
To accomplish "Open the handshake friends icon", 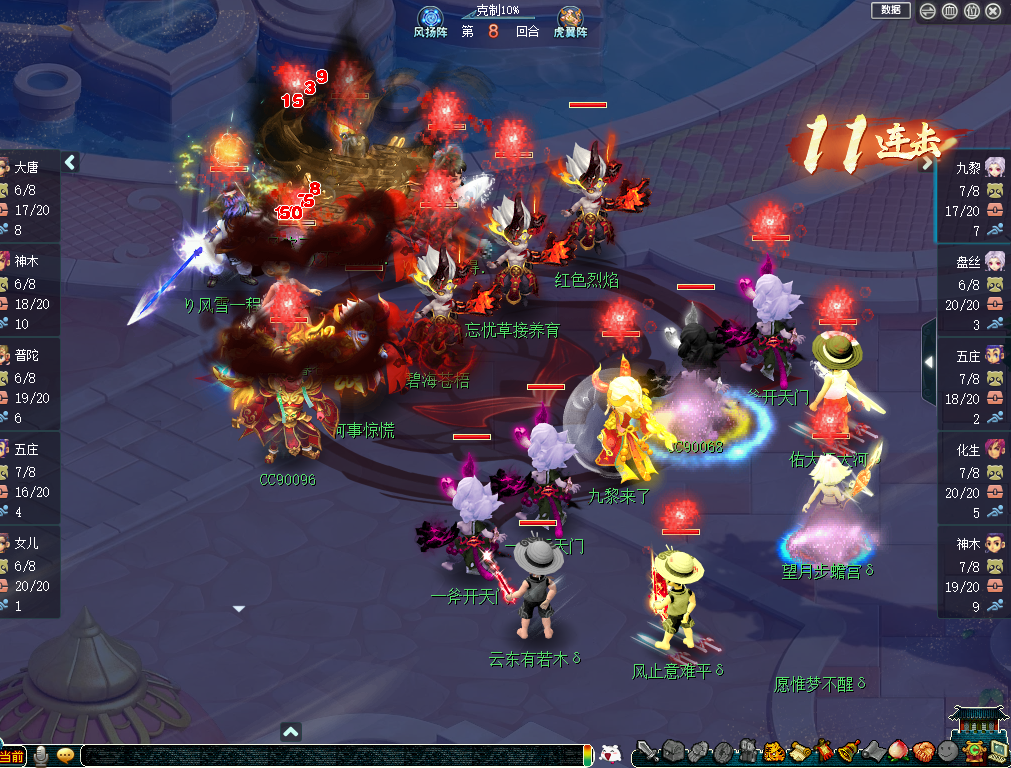I will click(x=922, y=752).
